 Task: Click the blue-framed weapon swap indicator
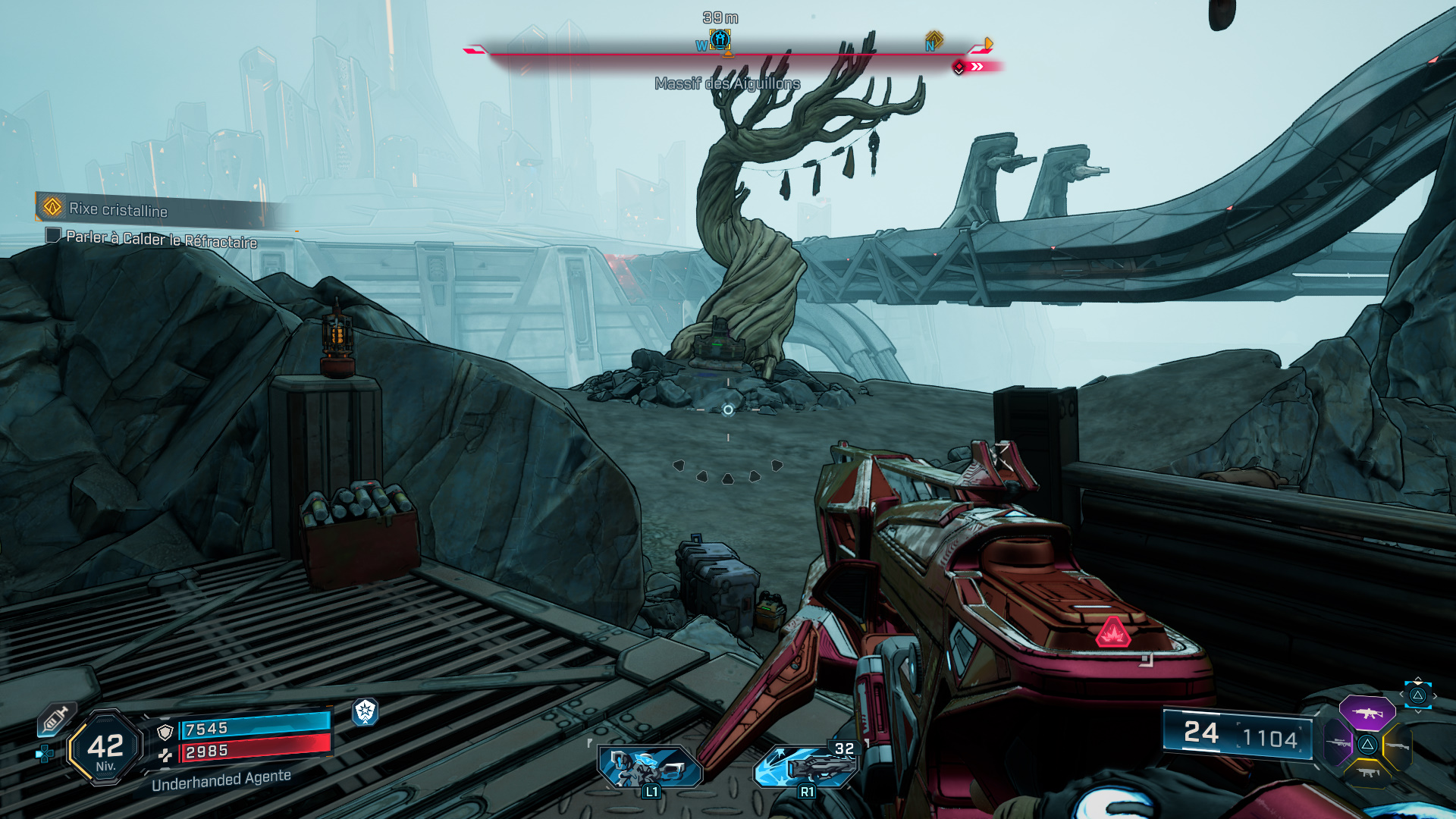click(1417, 695)
